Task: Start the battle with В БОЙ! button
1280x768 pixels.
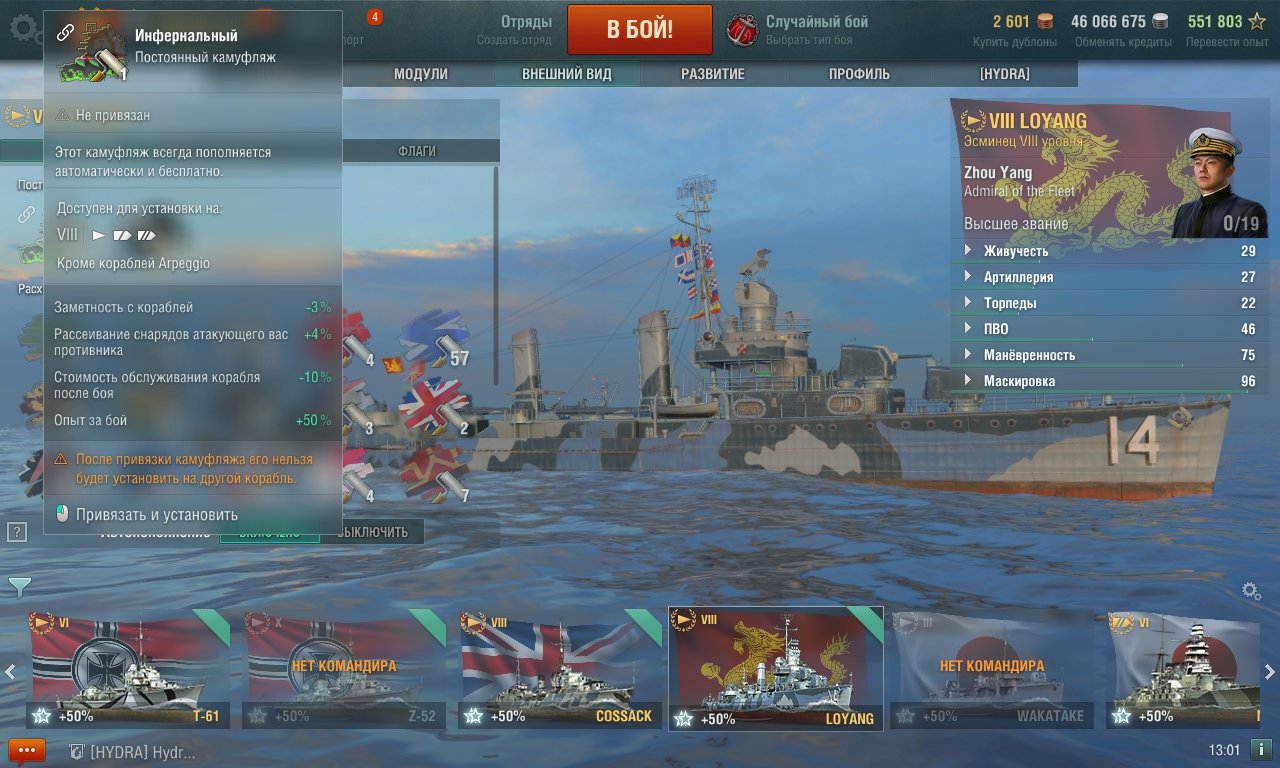Action: (x=639, y=29)
